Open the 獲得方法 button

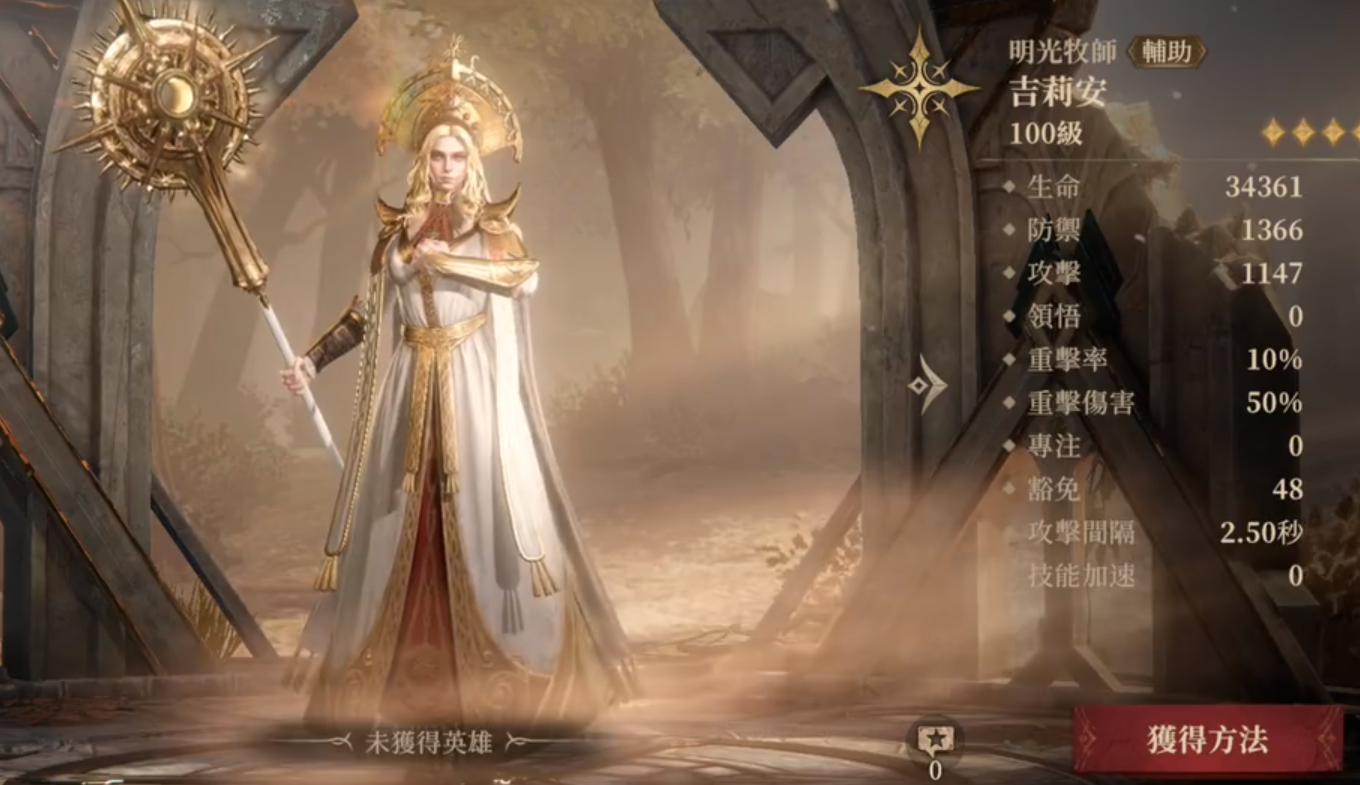pos(1207,740)
